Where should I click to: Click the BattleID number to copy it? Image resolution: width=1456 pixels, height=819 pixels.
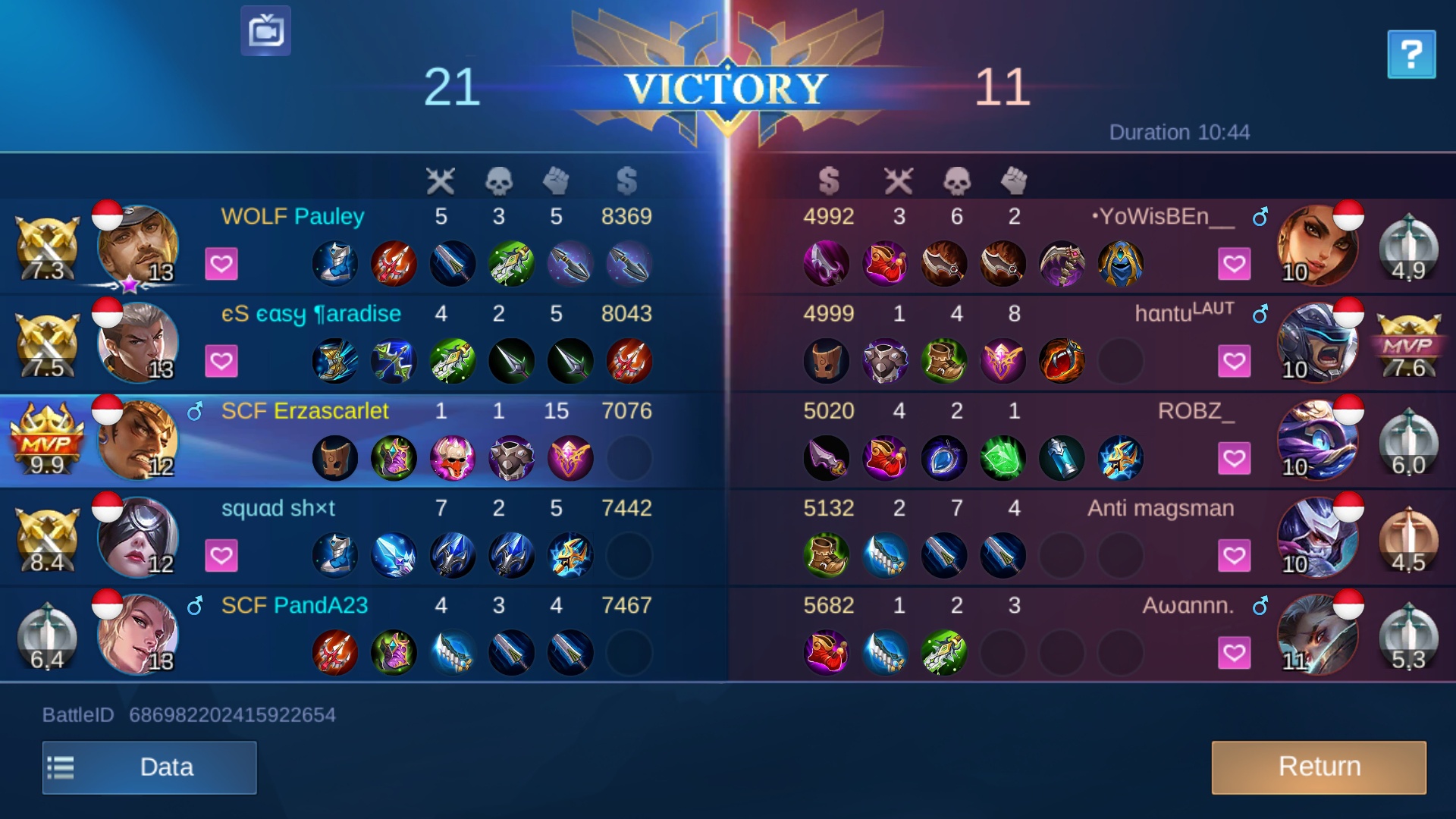[x=231, y=714]
